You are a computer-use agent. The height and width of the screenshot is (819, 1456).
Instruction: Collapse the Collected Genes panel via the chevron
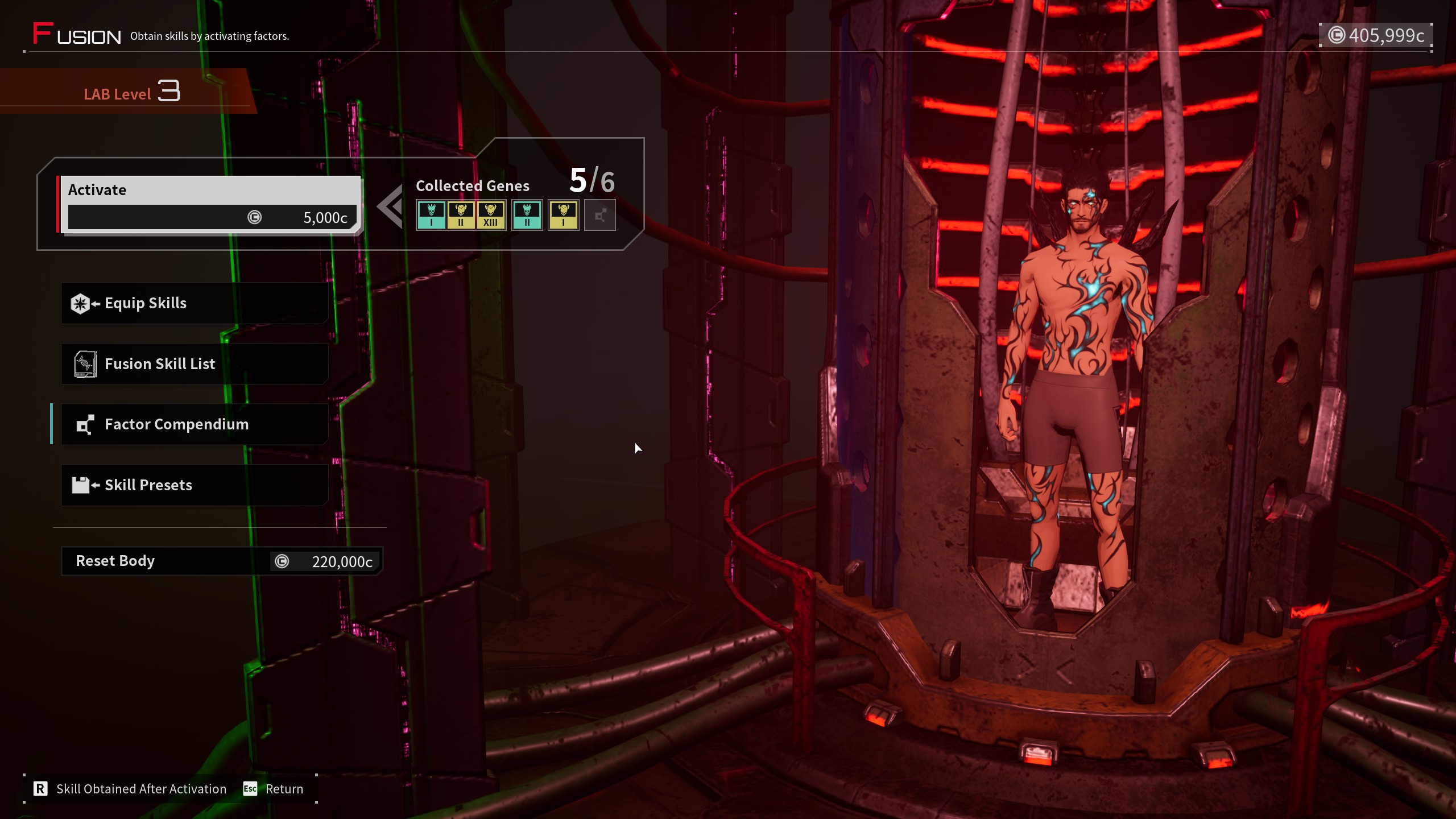click(390, 206)
